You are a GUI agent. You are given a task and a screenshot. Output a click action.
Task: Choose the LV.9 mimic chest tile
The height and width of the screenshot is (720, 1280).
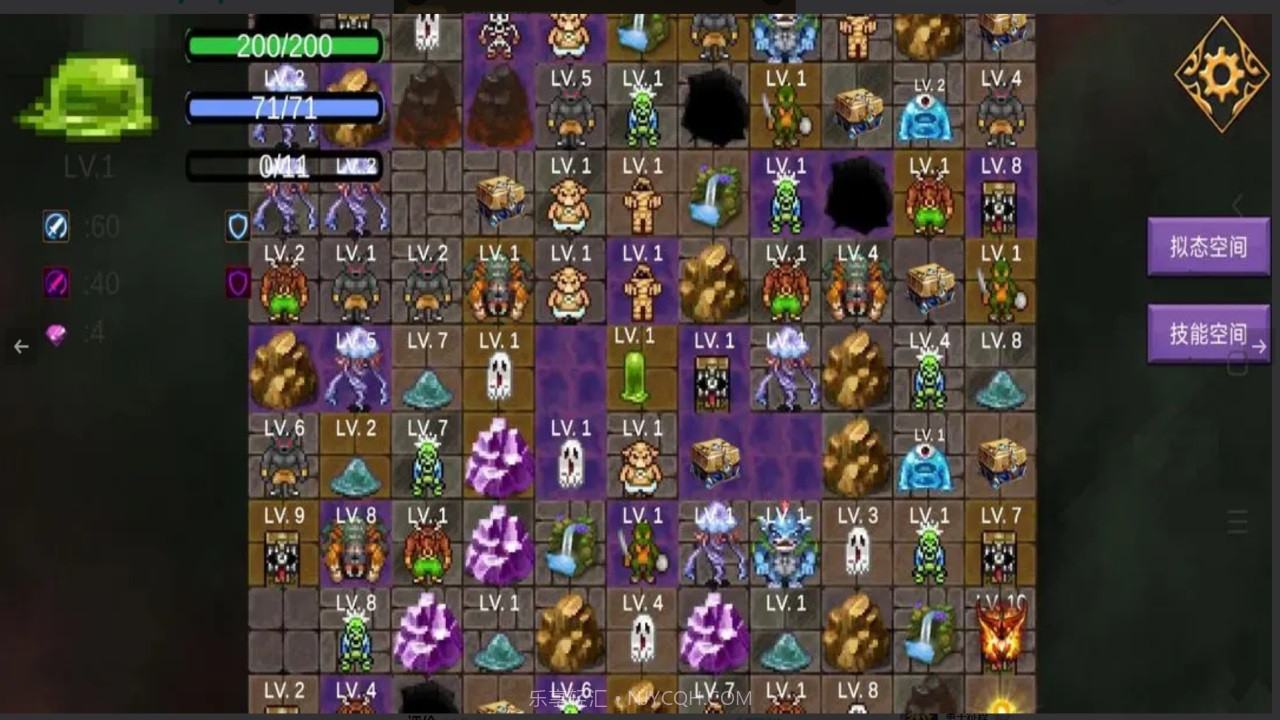coord(284,546)
